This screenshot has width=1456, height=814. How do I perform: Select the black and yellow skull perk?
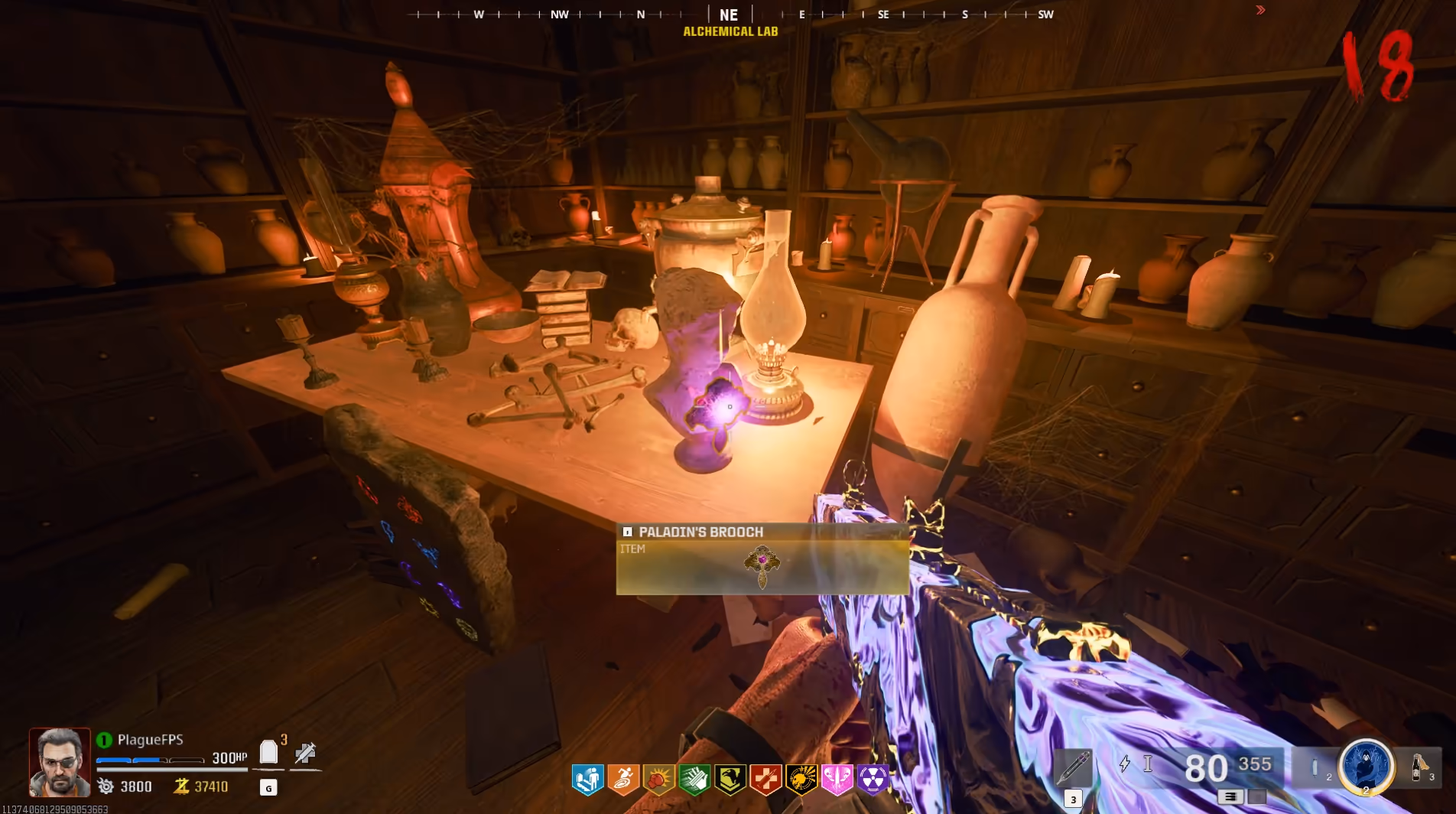click(801, 780)
